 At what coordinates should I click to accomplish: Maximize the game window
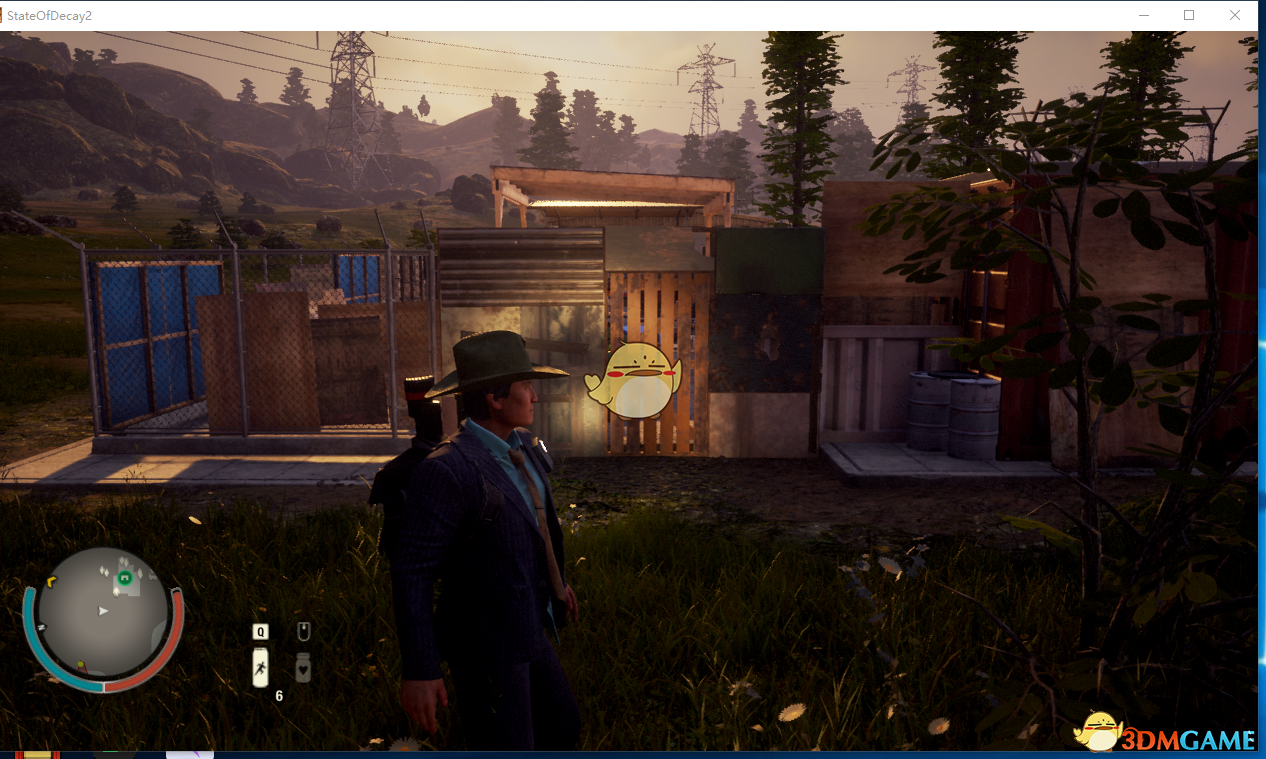coord(1189,15)
